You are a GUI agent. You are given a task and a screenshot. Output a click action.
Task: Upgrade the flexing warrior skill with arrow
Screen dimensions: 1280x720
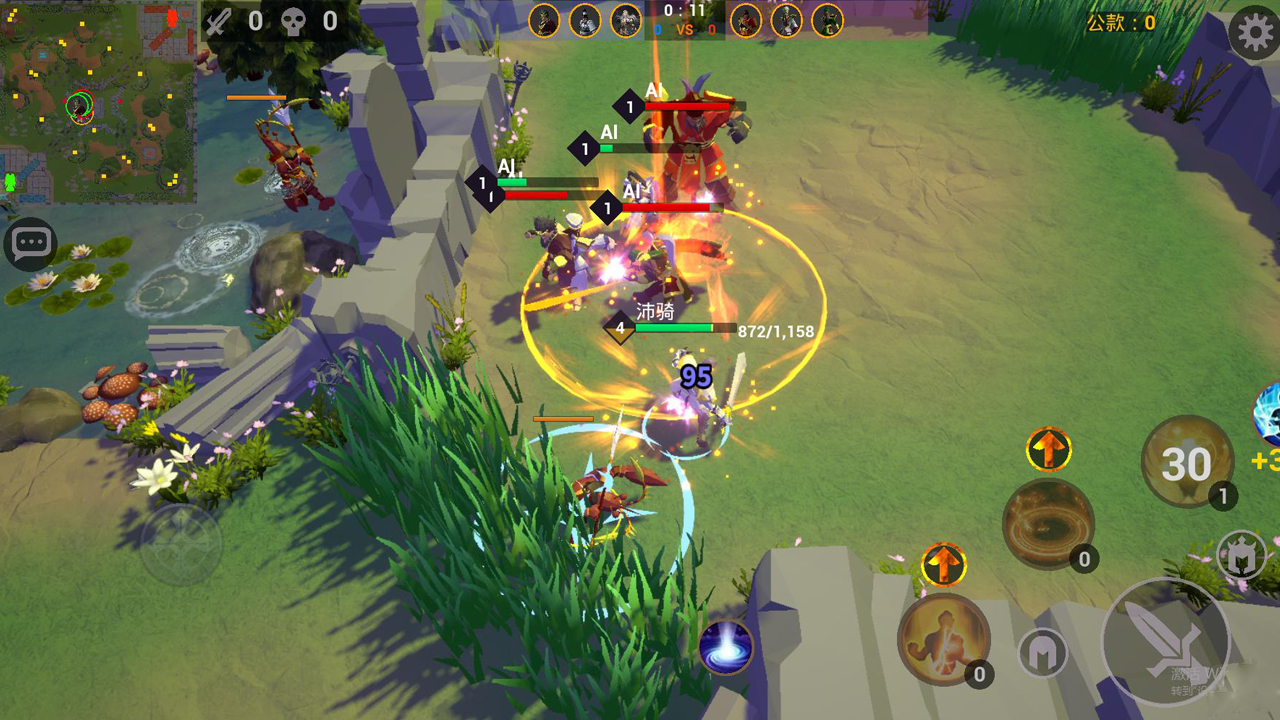click(x=943, y=565)
